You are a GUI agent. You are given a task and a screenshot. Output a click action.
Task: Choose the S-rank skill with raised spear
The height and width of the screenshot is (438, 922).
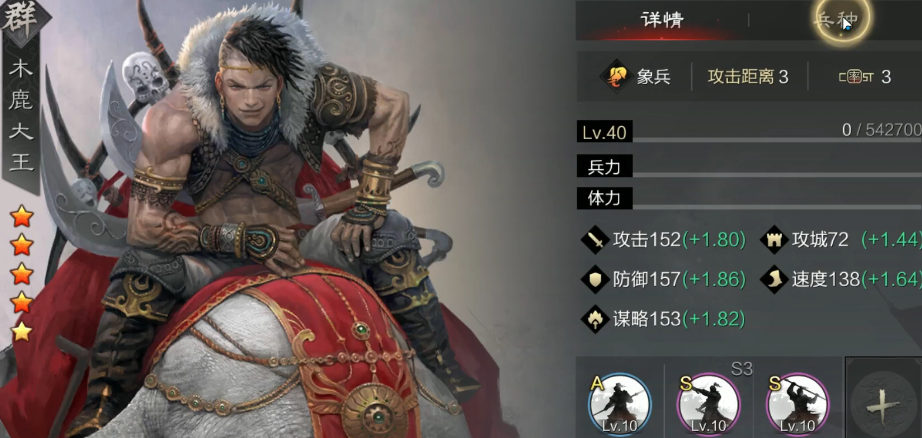(x=796, y=405)
